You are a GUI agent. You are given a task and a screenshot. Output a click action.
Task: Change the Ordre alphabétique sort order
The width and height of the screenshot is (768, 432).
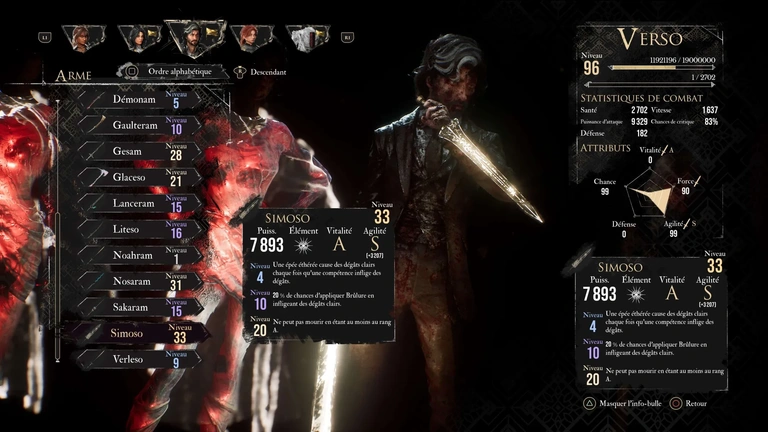tap(165, 72)
